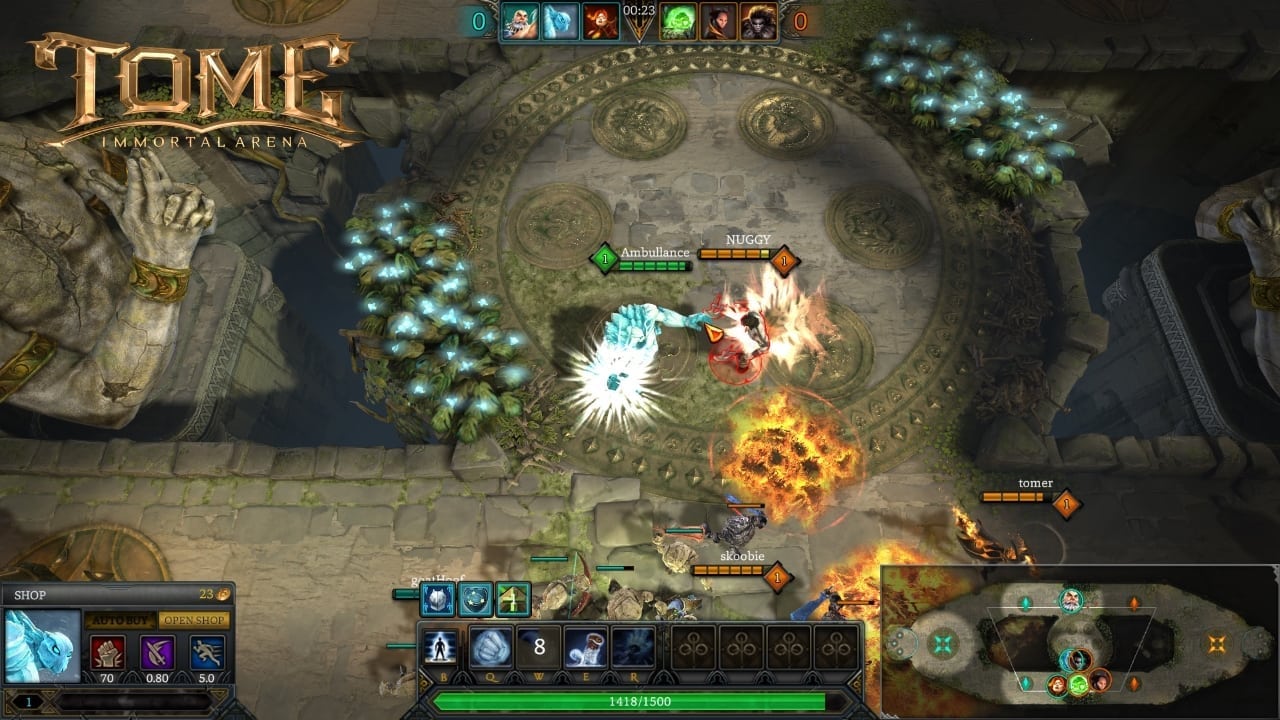Select the green skull enemy portrait
This screenshot has width=1280, height=720.
[x=678, y=21]
